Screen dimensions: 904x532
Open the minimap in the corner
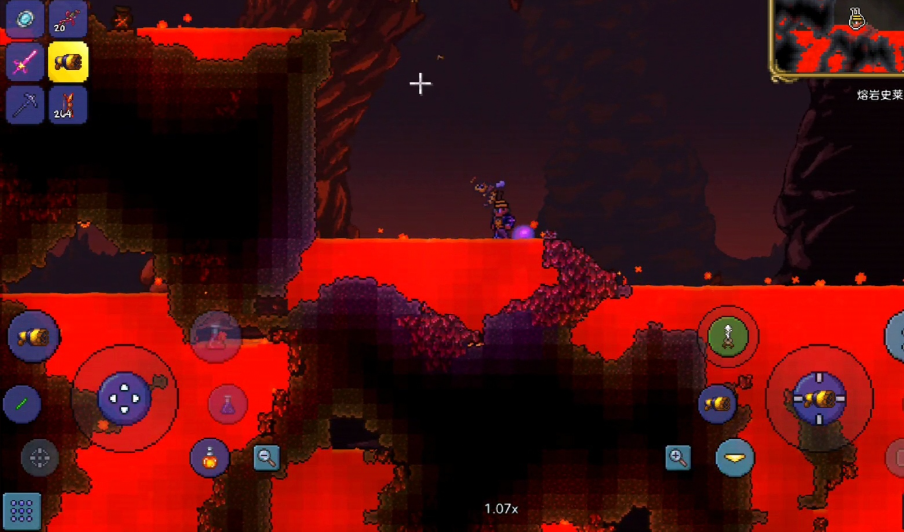(x=838, y=38)
